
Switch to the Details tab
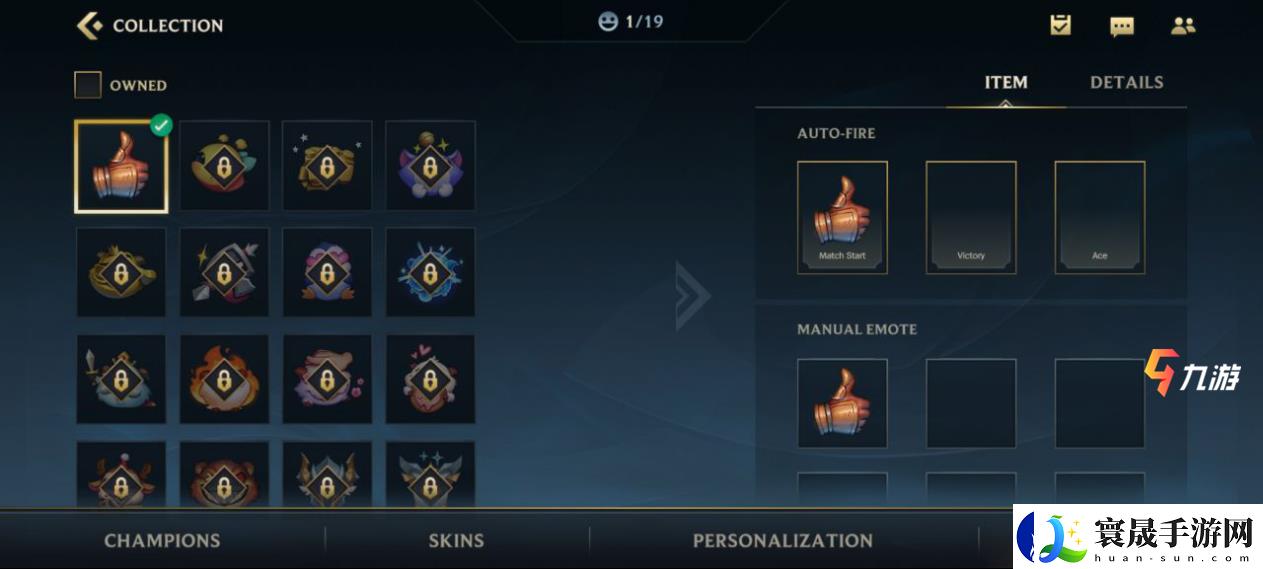click(1126, 83)
